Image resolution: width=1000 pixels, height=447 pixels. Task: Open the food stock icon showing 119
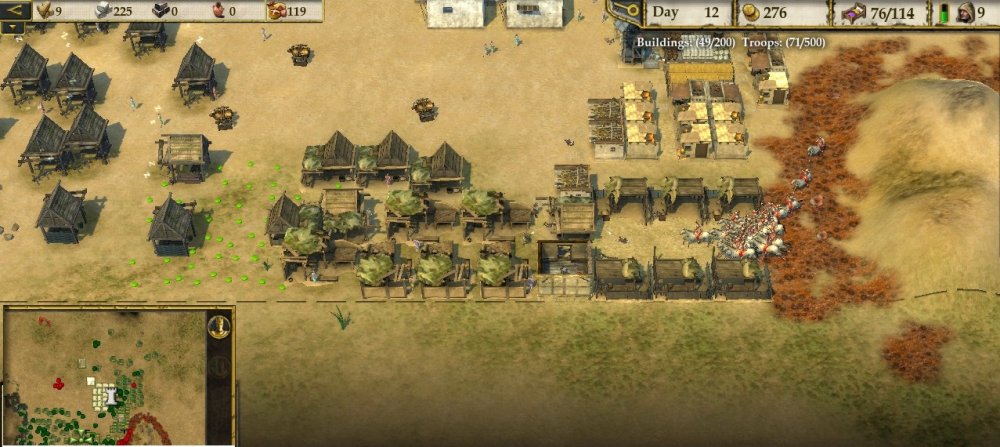coord(277,11)
